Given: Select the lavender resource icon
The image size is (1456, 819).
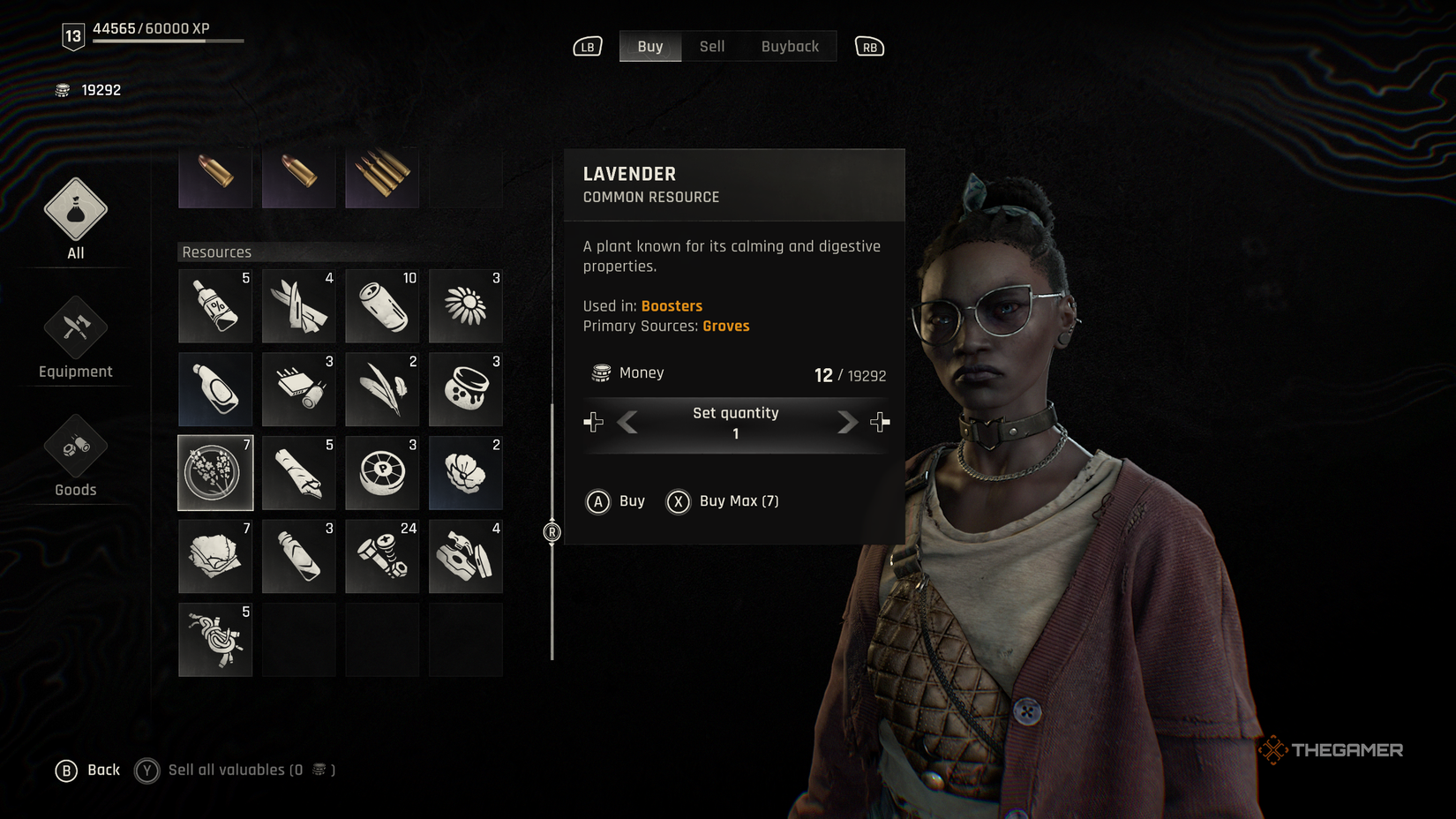Looking at the screenshot, I should point(215,472).
